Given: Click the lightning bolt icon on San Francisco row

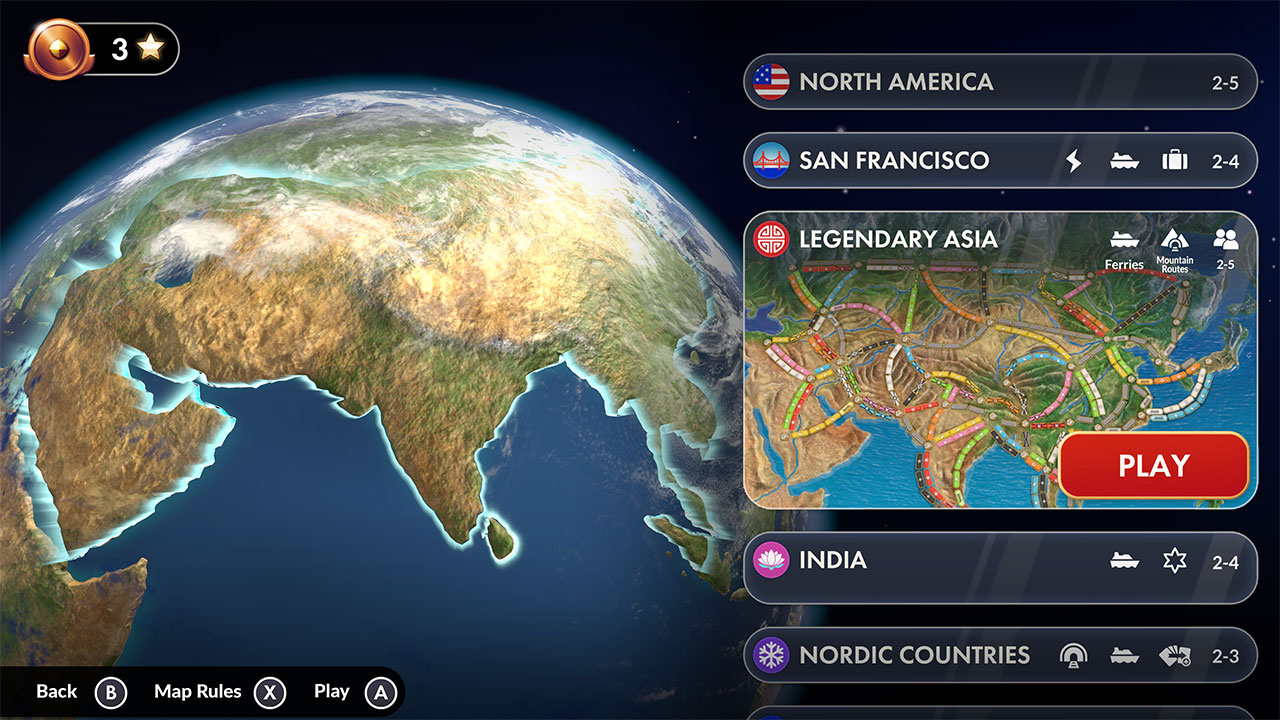Looking at the screenshot, I should pos(1074,160).
